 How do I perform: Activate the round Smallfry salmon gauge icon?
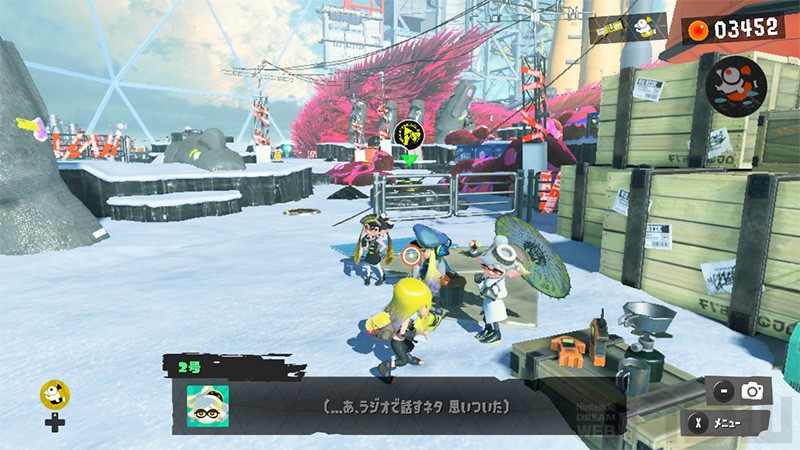[735, 83]
